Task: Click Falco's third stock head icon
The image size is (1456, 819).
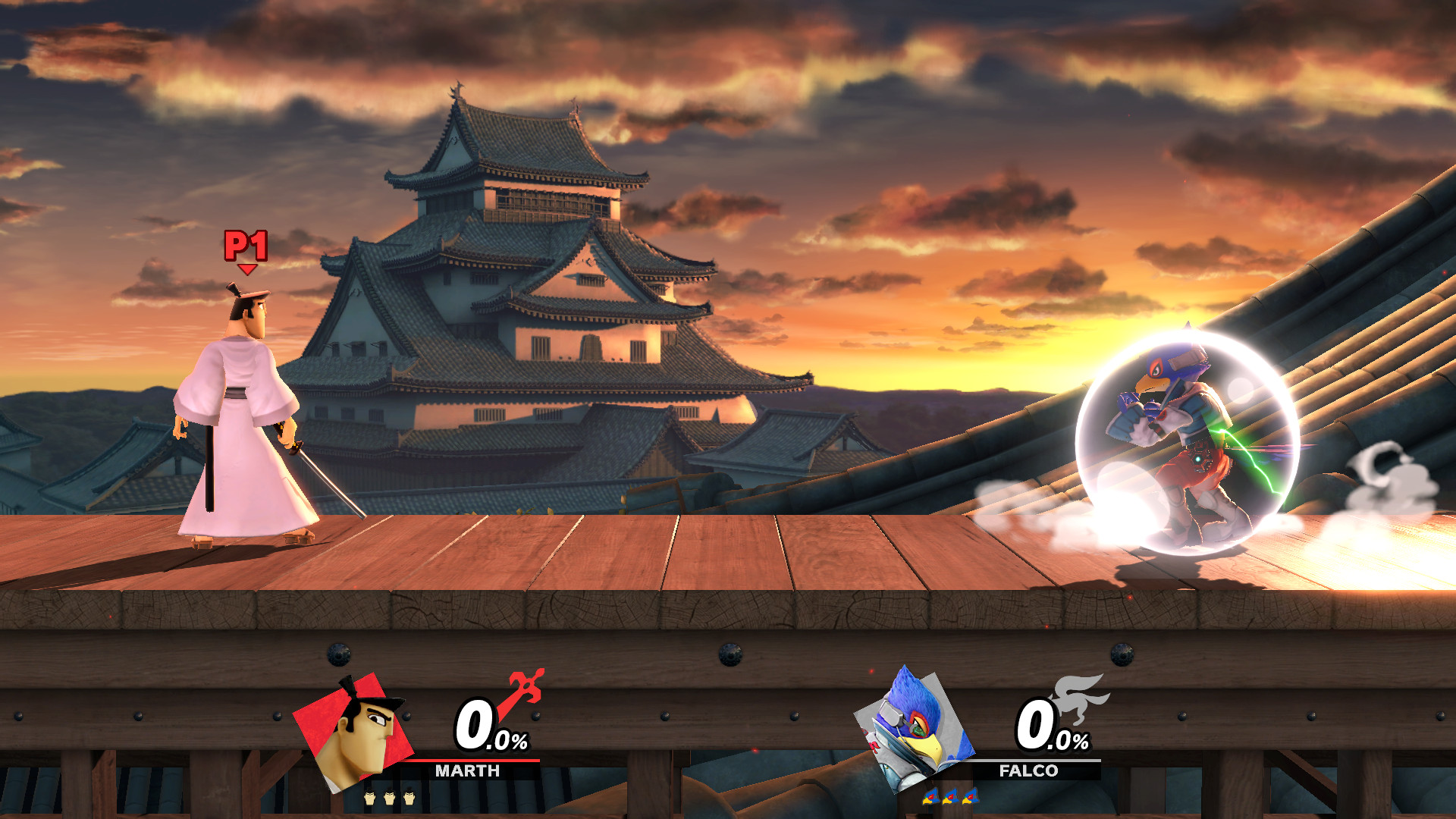Action: click(971, 797)
